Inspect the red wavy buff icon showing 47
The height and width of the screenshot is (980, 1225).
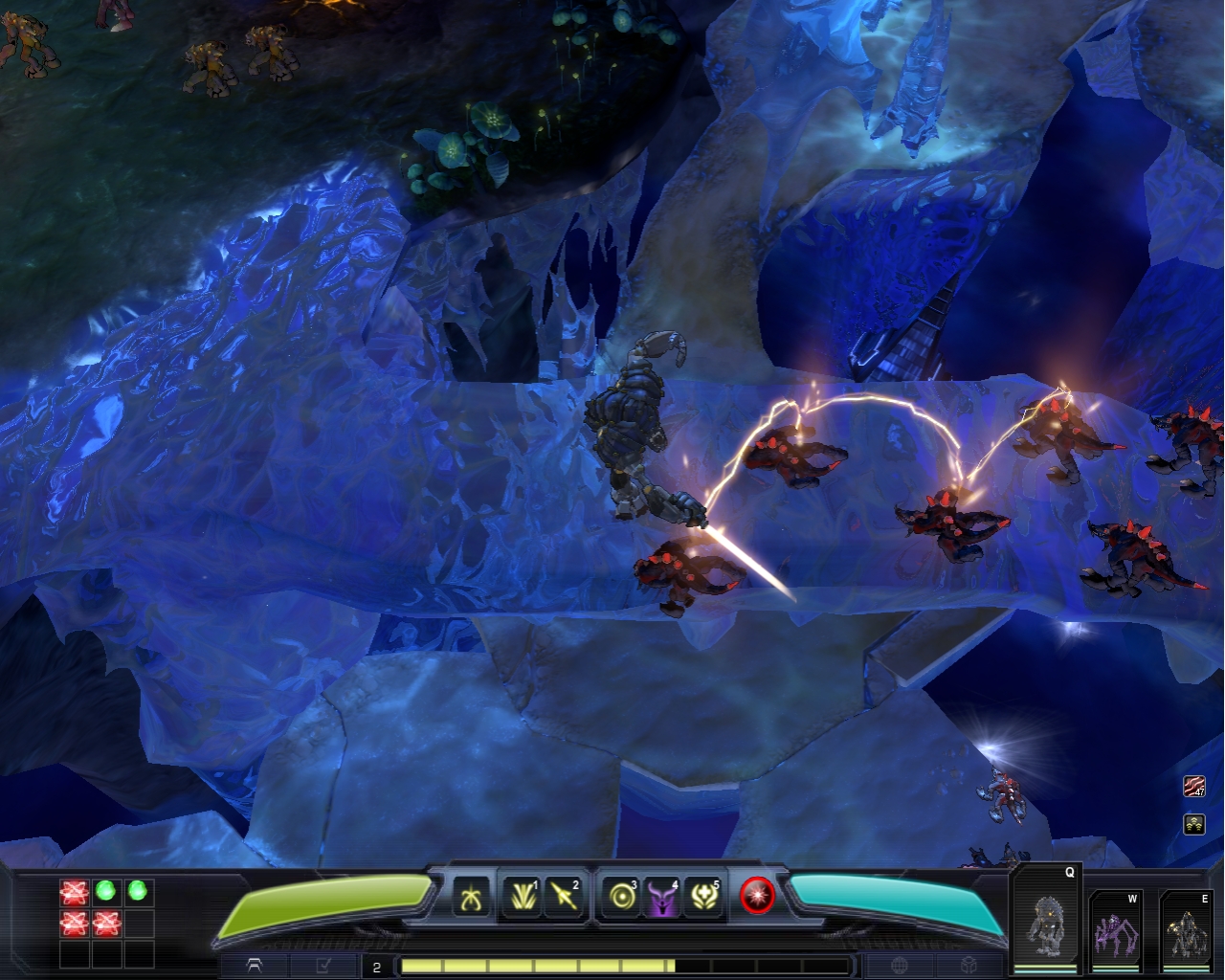[x=1193, y=787]
